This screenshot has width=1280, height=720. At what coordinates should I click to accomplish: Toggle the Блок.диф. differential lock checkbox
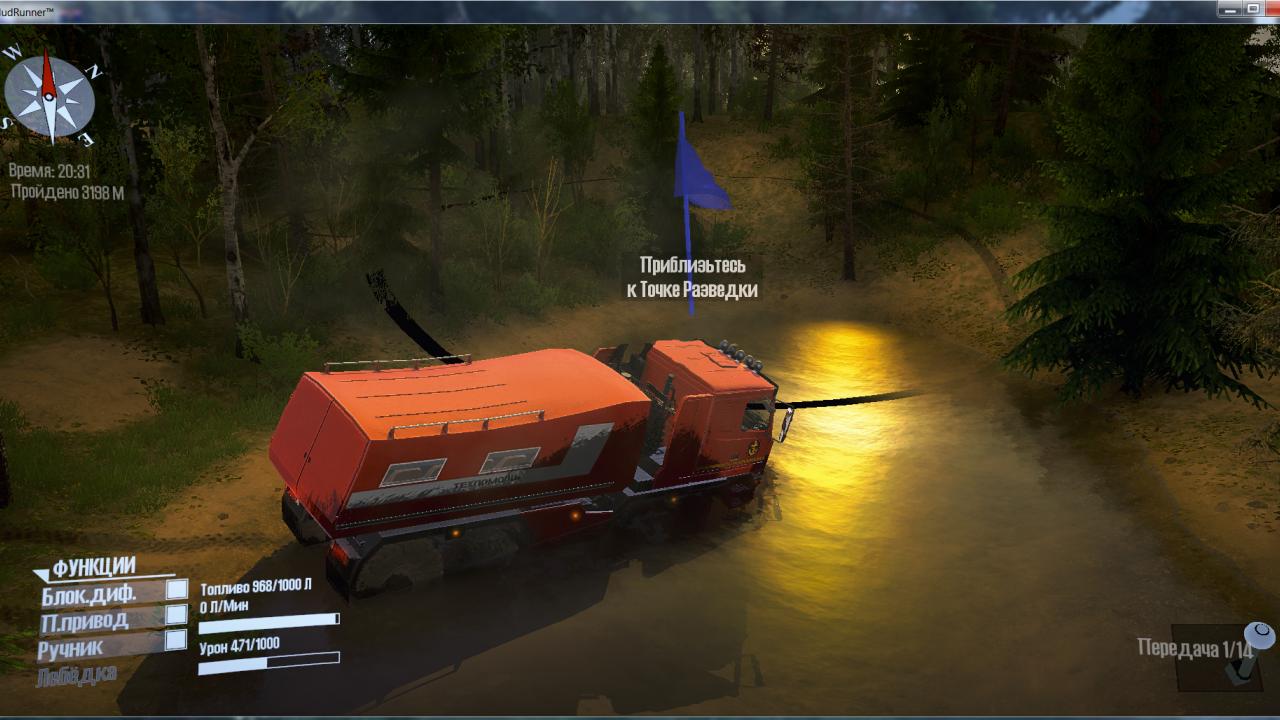point(177,590)
